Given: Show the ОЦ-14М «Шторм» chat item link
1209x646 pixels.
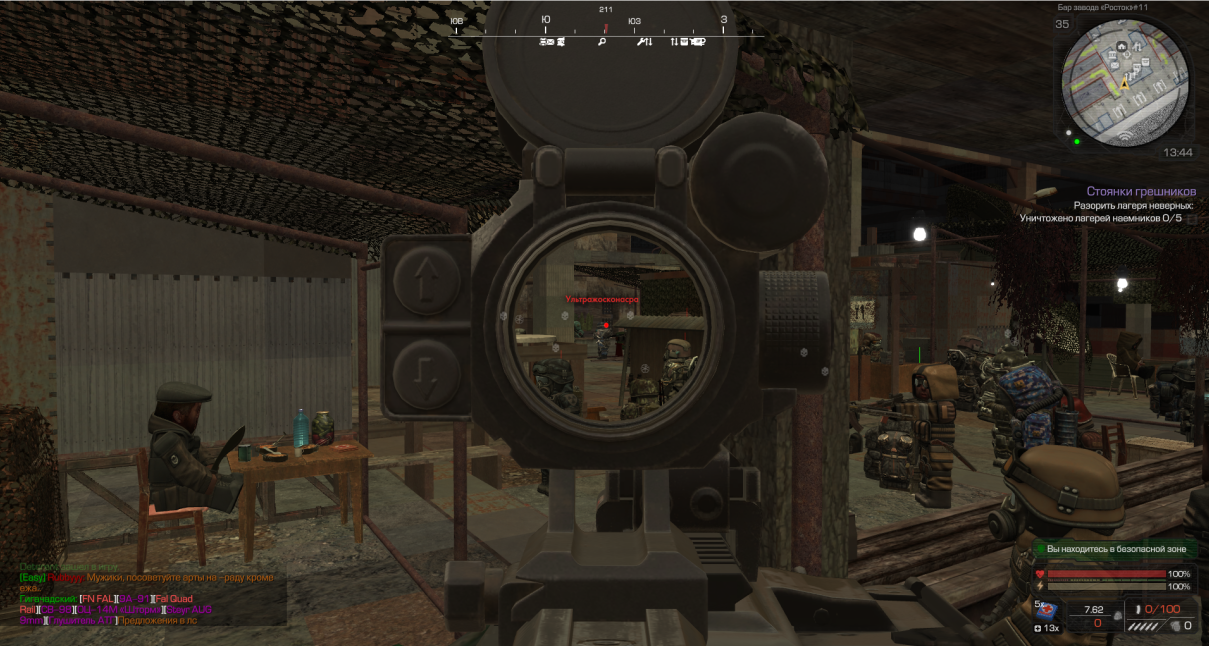Looking at the screenshot, I should coord(119,609).
